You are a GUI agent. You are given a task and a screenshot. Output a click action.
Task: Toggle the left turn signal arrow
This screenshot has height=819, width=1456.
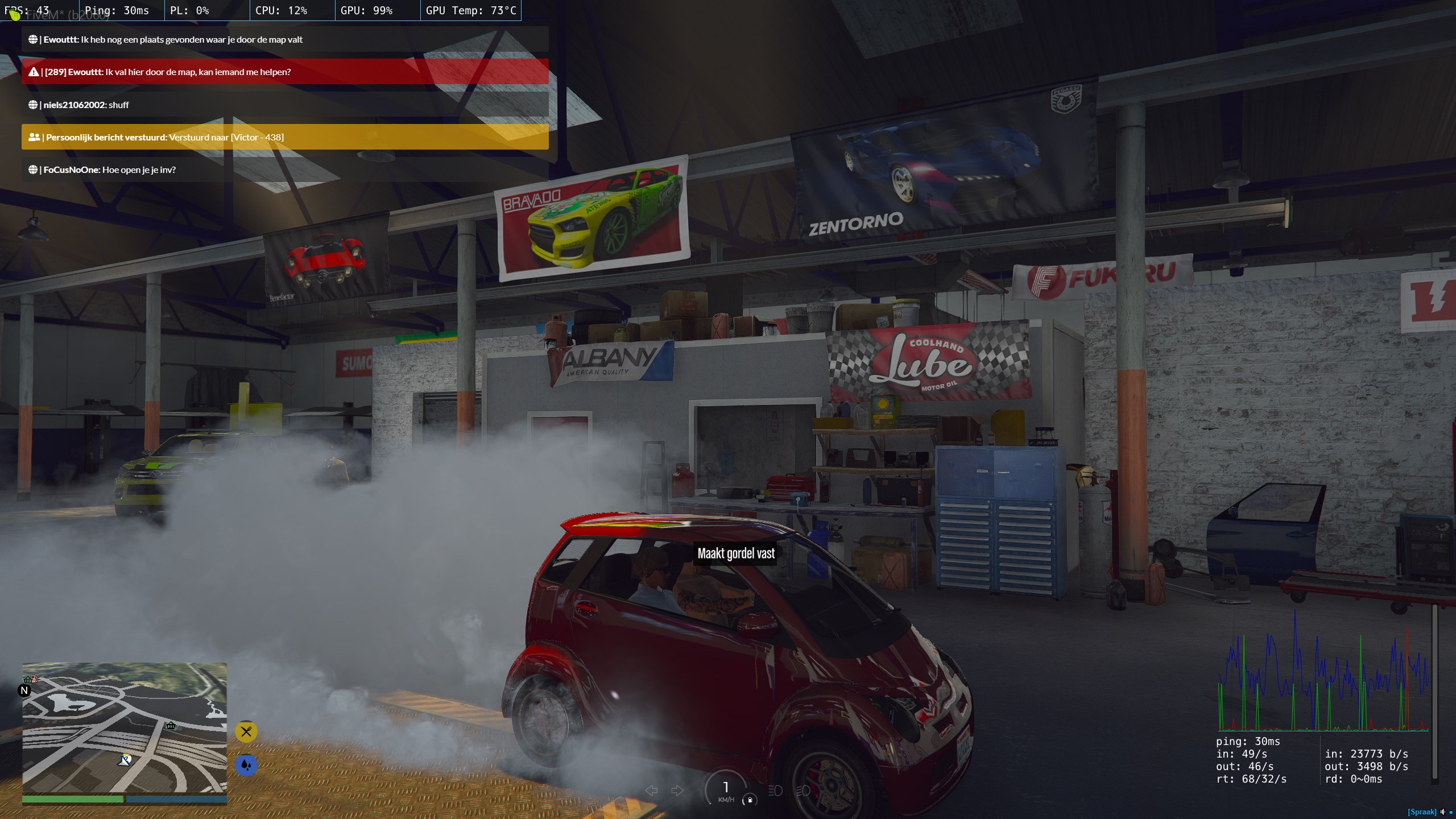(652, 791)
